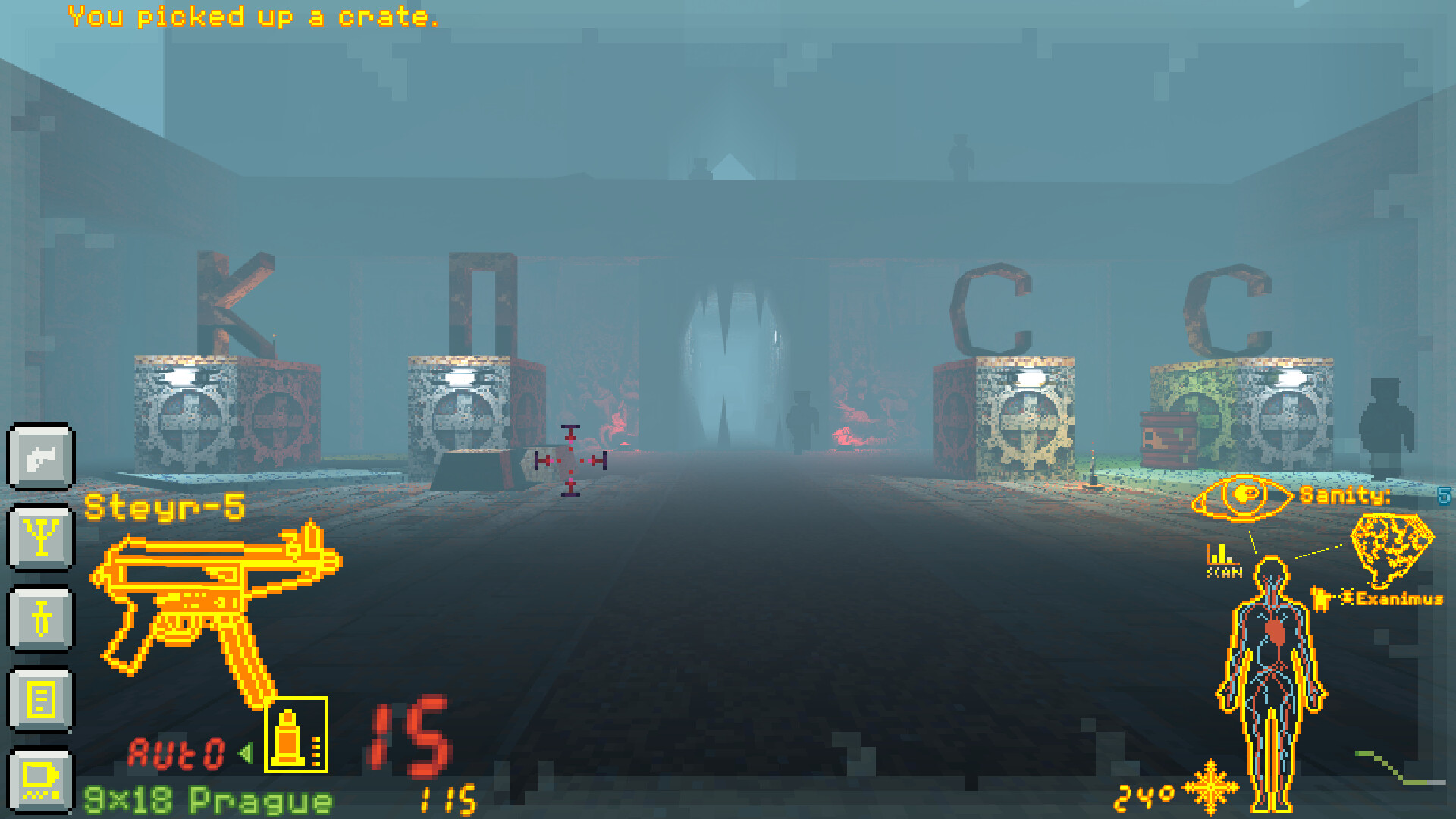This screenshot has width=1456, height=819.
Task: Click the Steyr-5 weapon name text
Action: [x=163, y=507]
